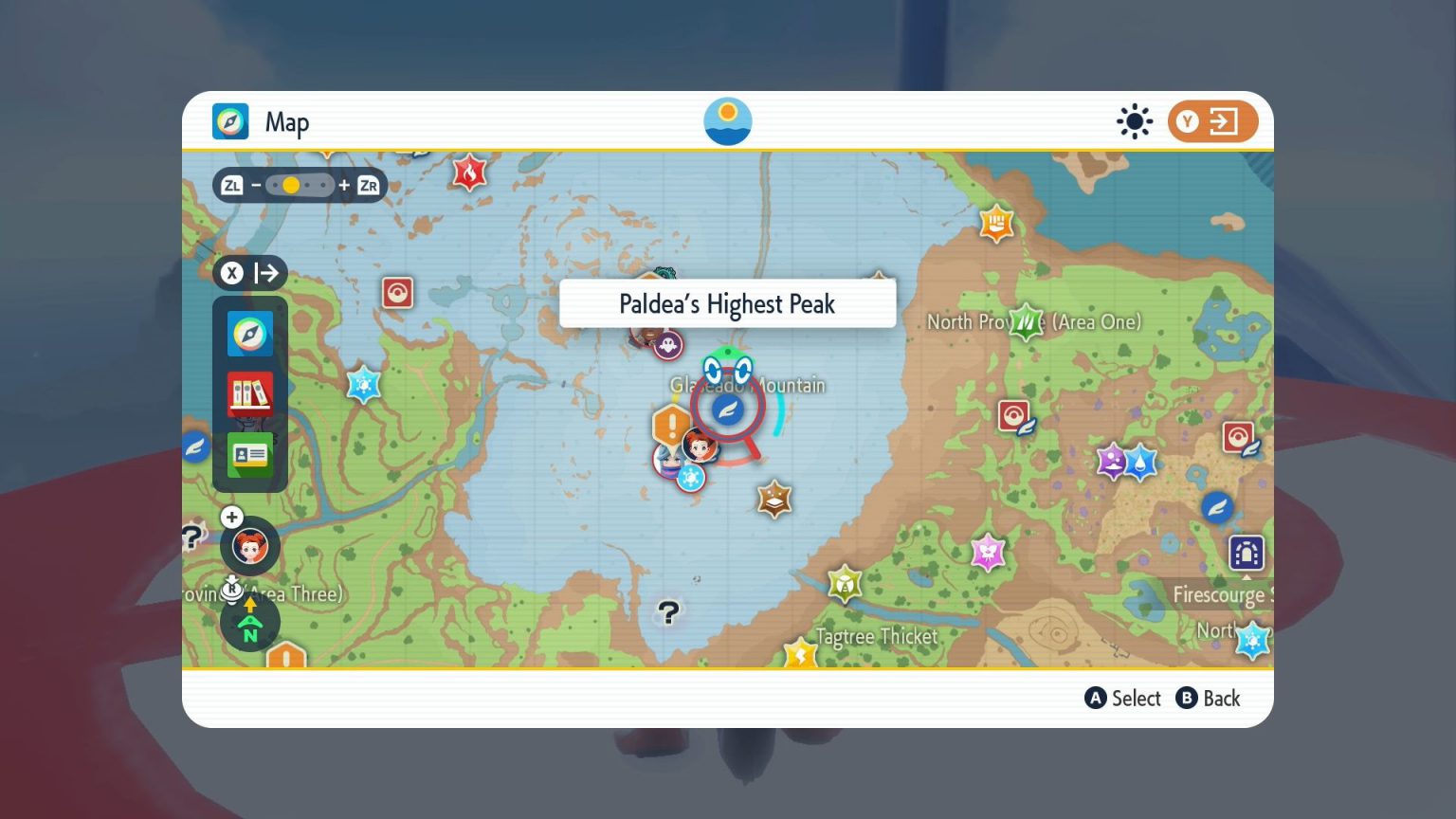Click the zoom slider knob between ZL and ZR

click(x=290, y=185)
